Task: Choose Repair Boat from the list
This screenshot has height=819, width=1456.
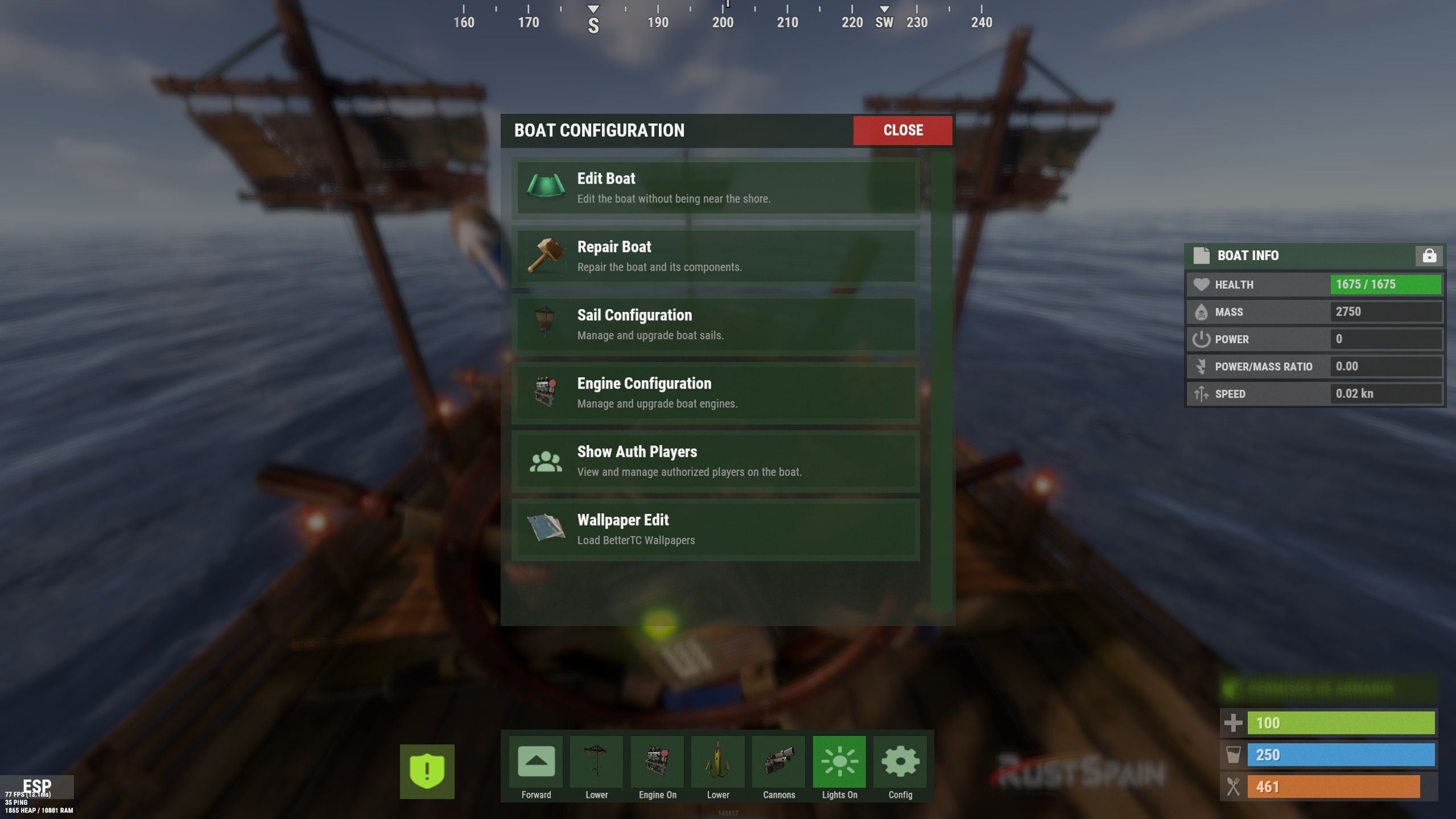Action: (715, 256)
